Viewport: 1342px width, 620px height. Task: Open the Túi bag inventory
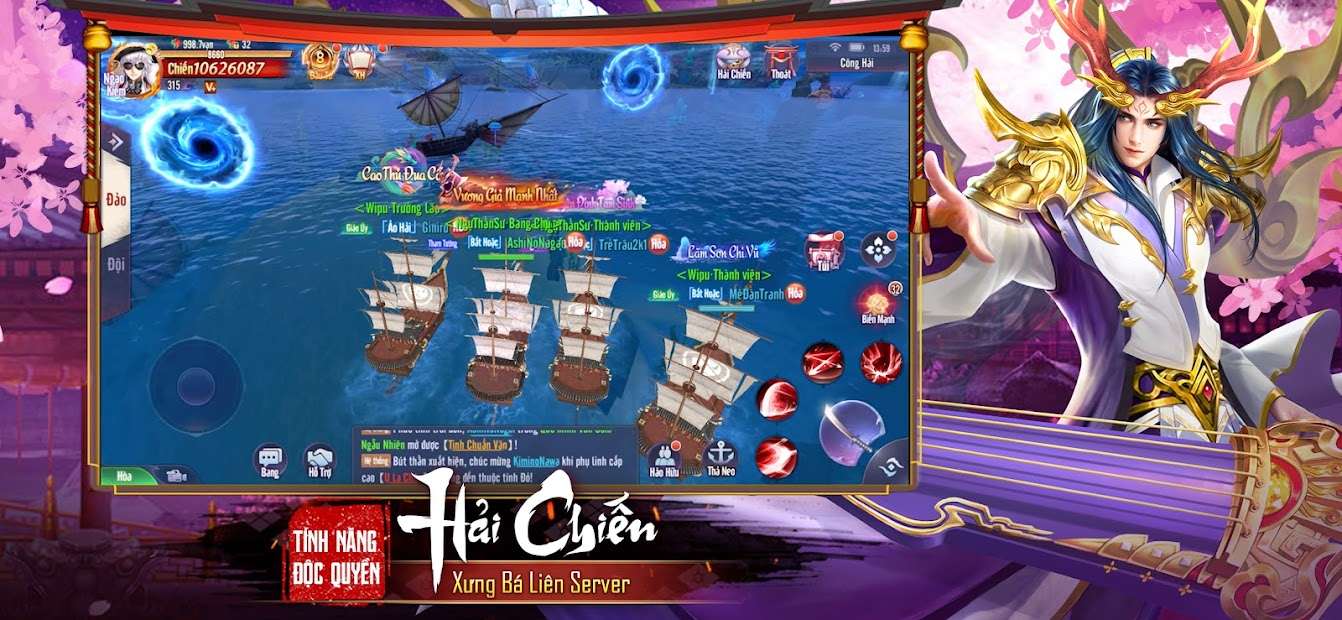[823, 251]
